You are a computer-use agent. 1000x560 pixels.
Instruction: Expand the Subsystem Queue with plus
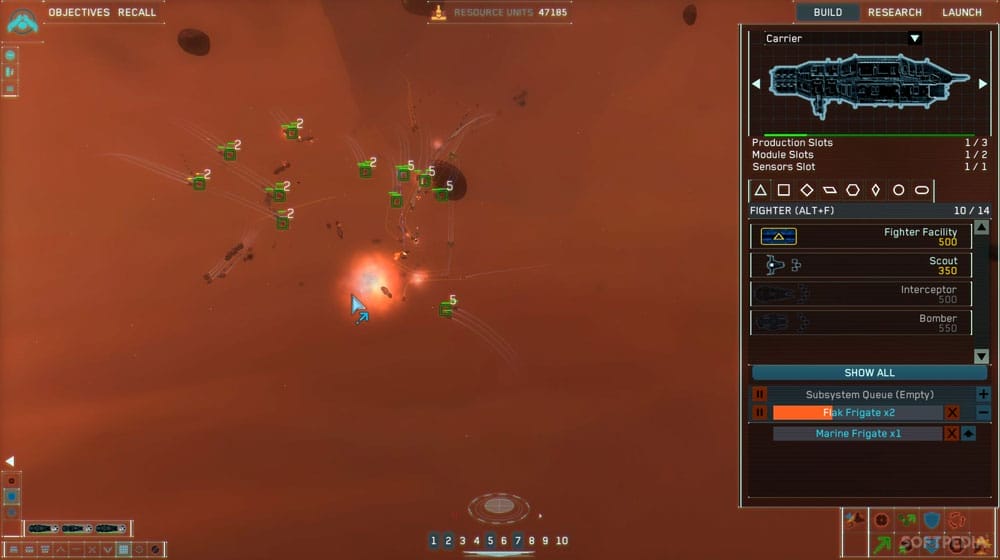982,395
